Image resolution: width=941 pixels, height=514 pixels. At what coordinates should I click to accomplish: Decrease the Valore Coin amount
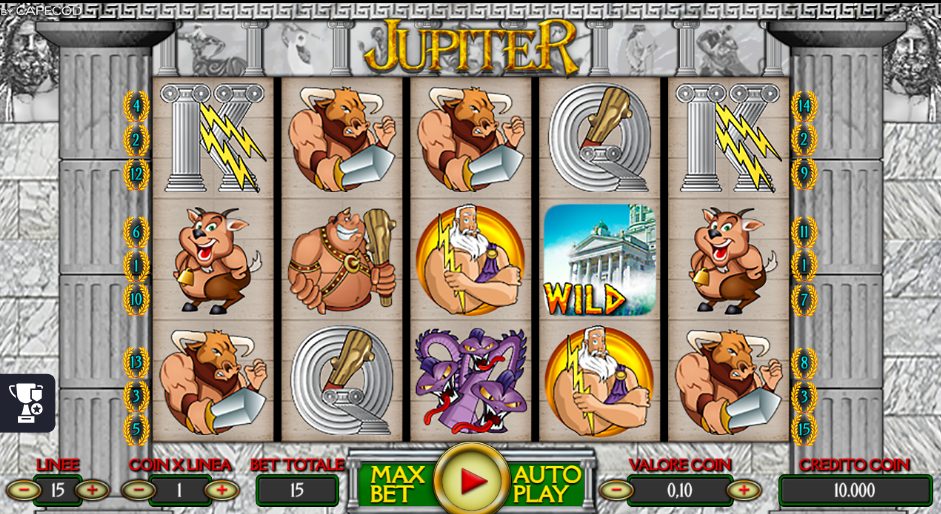coord(615,490)
